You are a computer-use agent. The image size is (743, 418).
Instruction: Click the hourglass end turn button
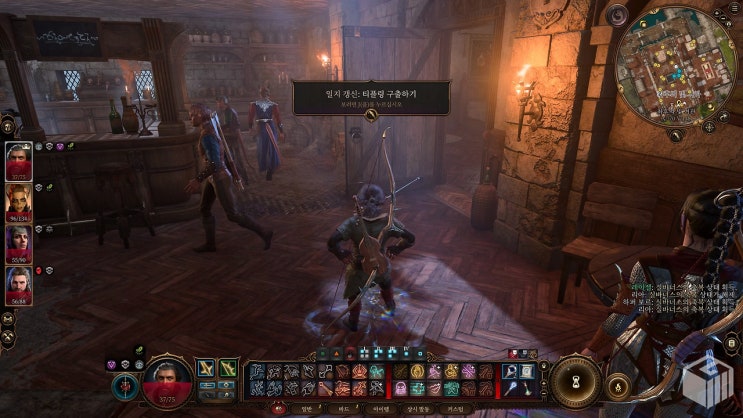pyautogui.click(x=577, y=381)
